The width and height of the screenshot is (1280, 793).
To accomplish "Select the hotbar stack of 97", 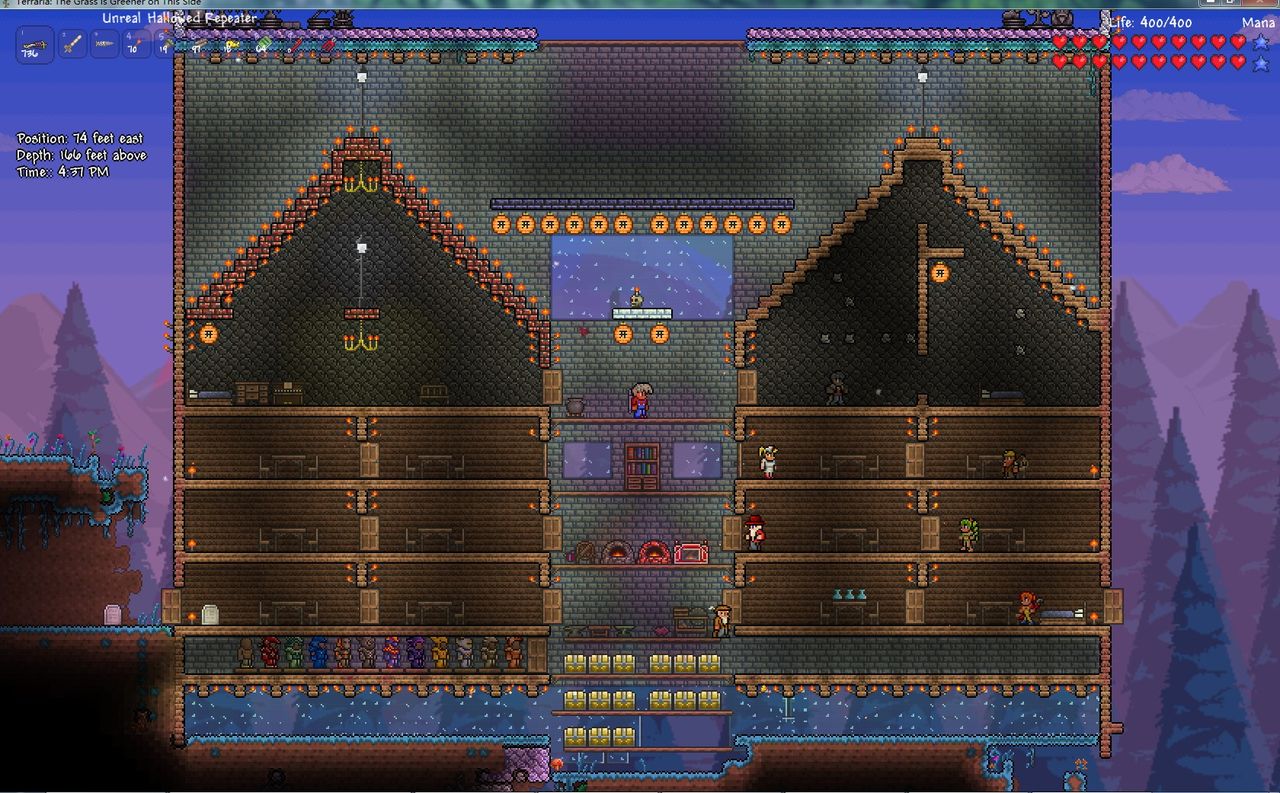I will [198, 44].
